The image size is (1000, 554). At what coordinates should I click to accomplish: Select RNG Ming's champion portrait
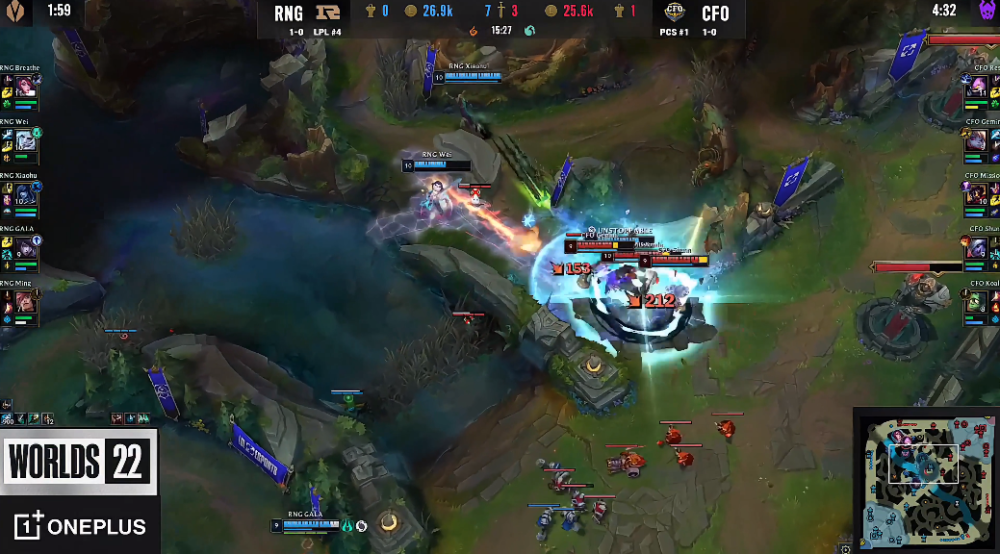(x=25, y=302)
